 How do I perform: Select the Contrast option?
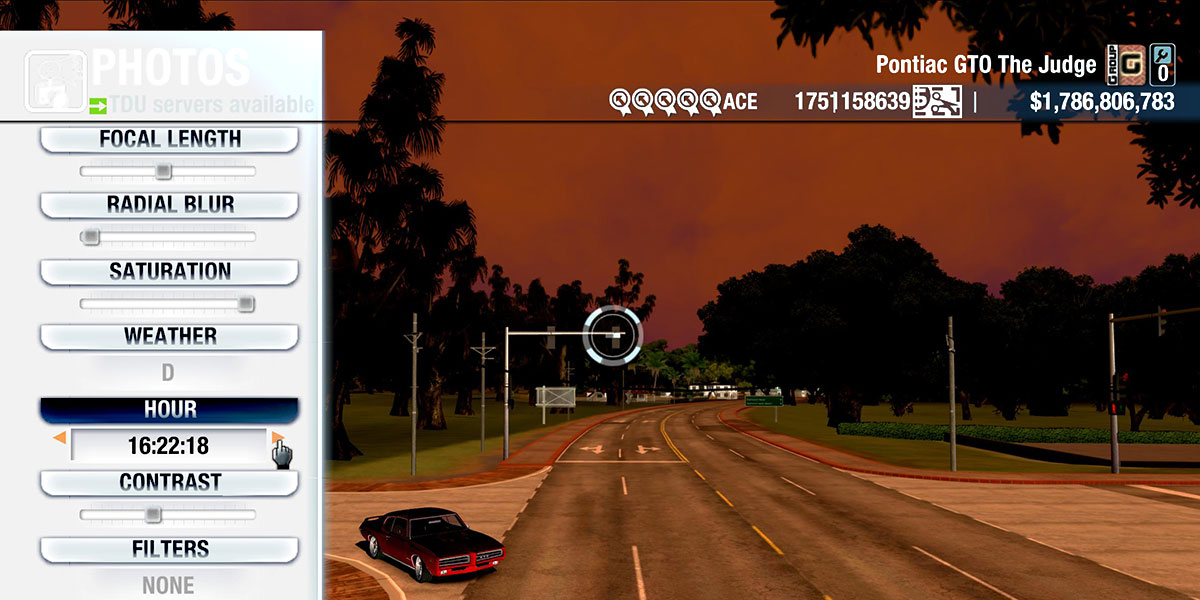coord(169,482)
